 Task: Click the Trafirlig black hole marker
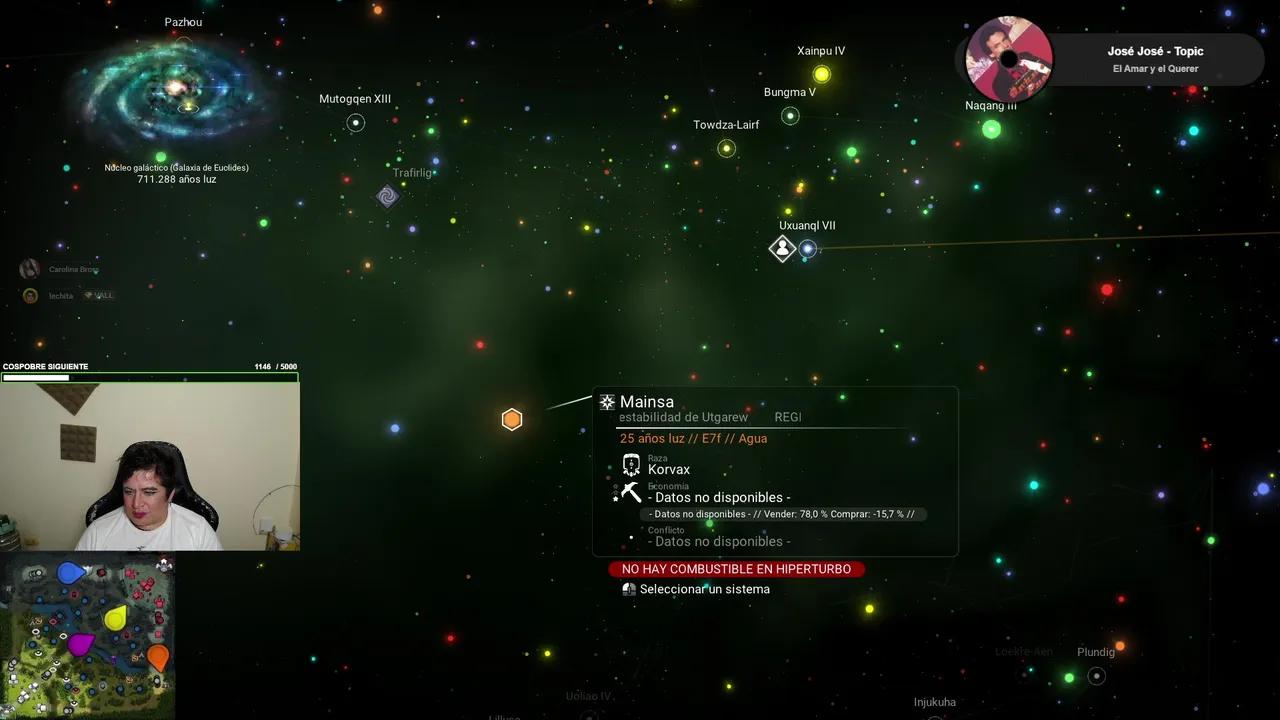[x=388, y=196]
